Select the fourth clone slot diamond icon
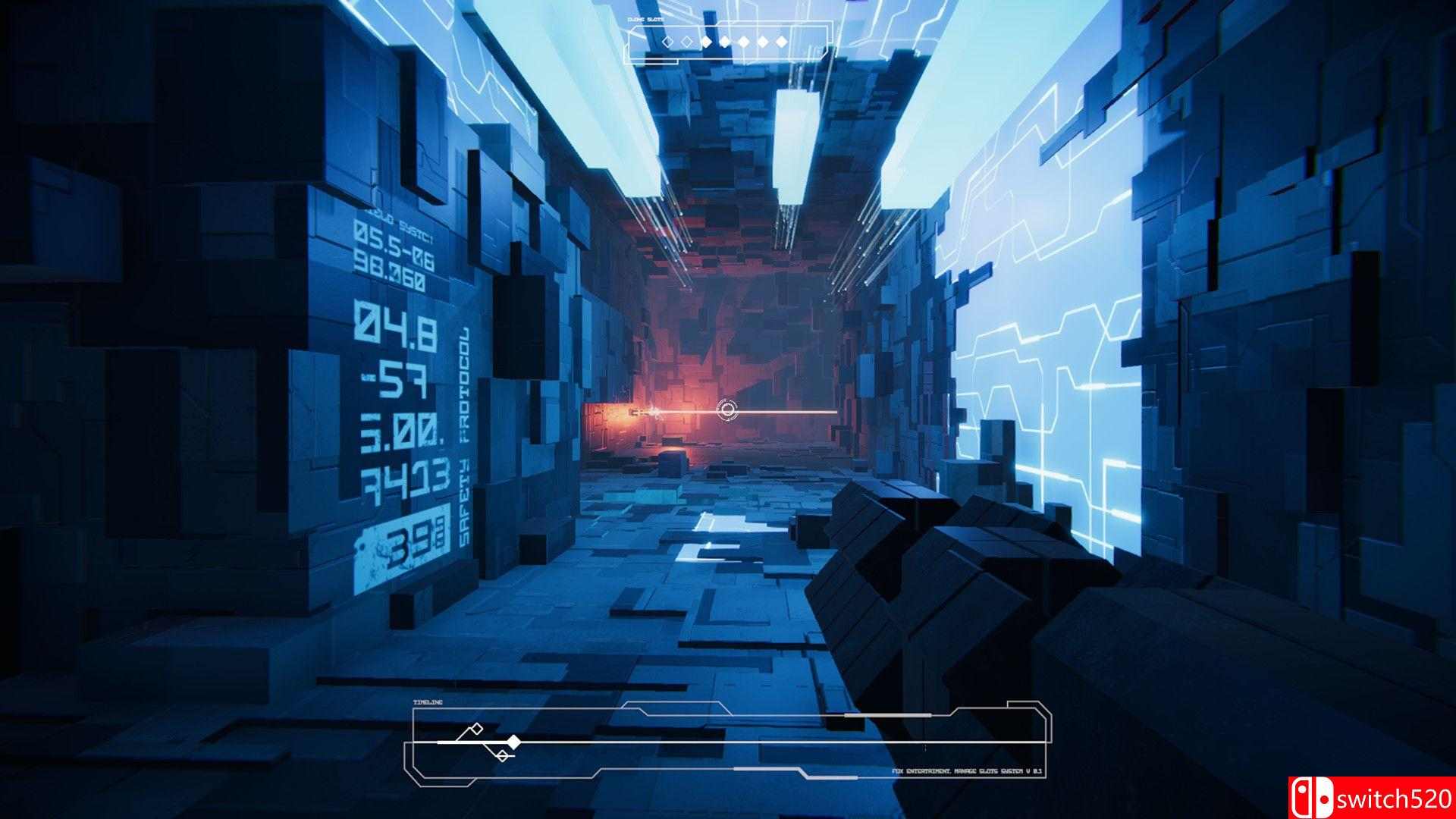1456x819 pixels. (725, 42)
